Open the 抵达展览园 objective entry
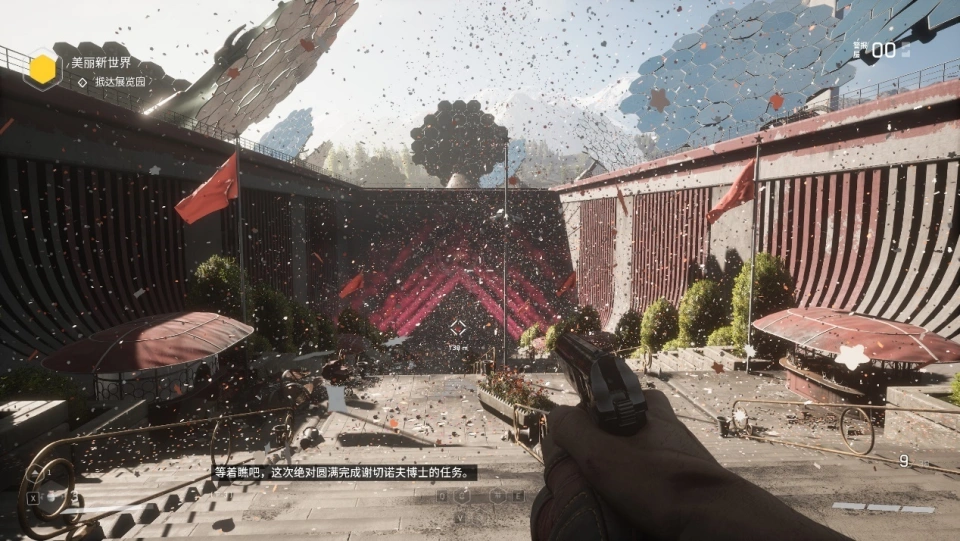Viewport: 960px width, 541px height. (x=119, y=82)
